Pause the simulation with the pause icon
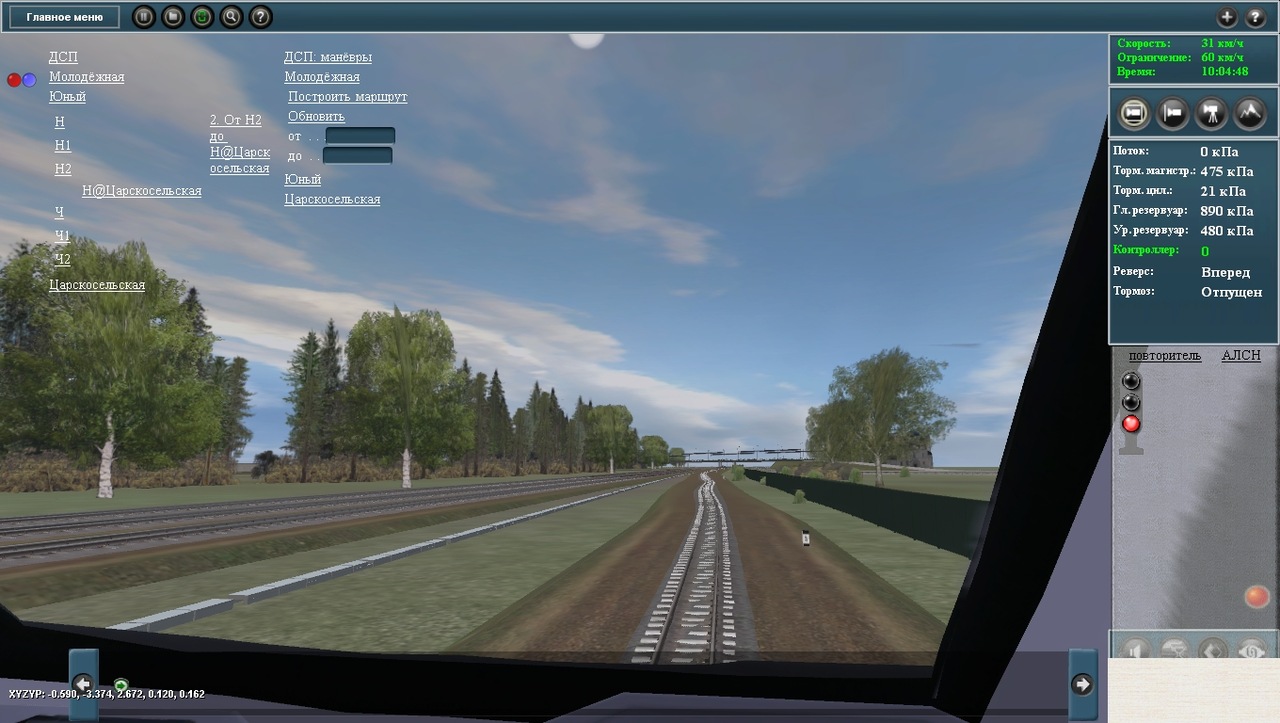This screenshot has height=723, width=1280. click(144, 17)
